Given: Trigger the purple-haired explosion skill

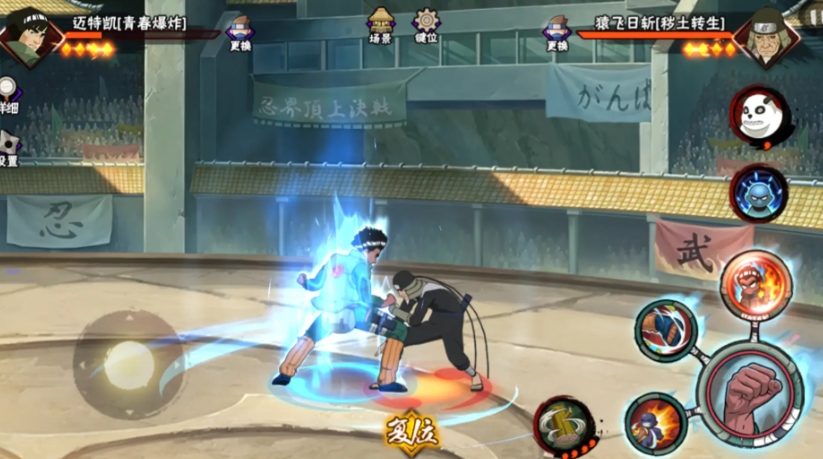Looking at the screenshot, I should pyautogui.click(x=655, y=422).
